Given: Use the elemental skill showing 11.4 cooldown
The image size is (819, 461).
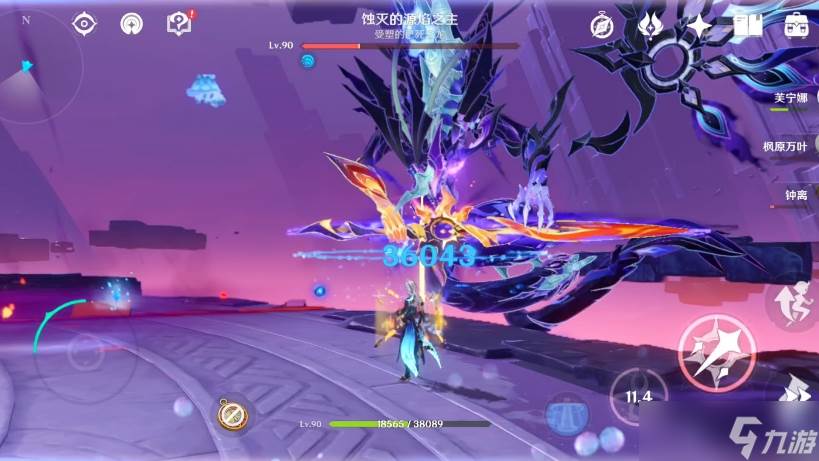Looking at the screenshot, I should tap(639, 393).
